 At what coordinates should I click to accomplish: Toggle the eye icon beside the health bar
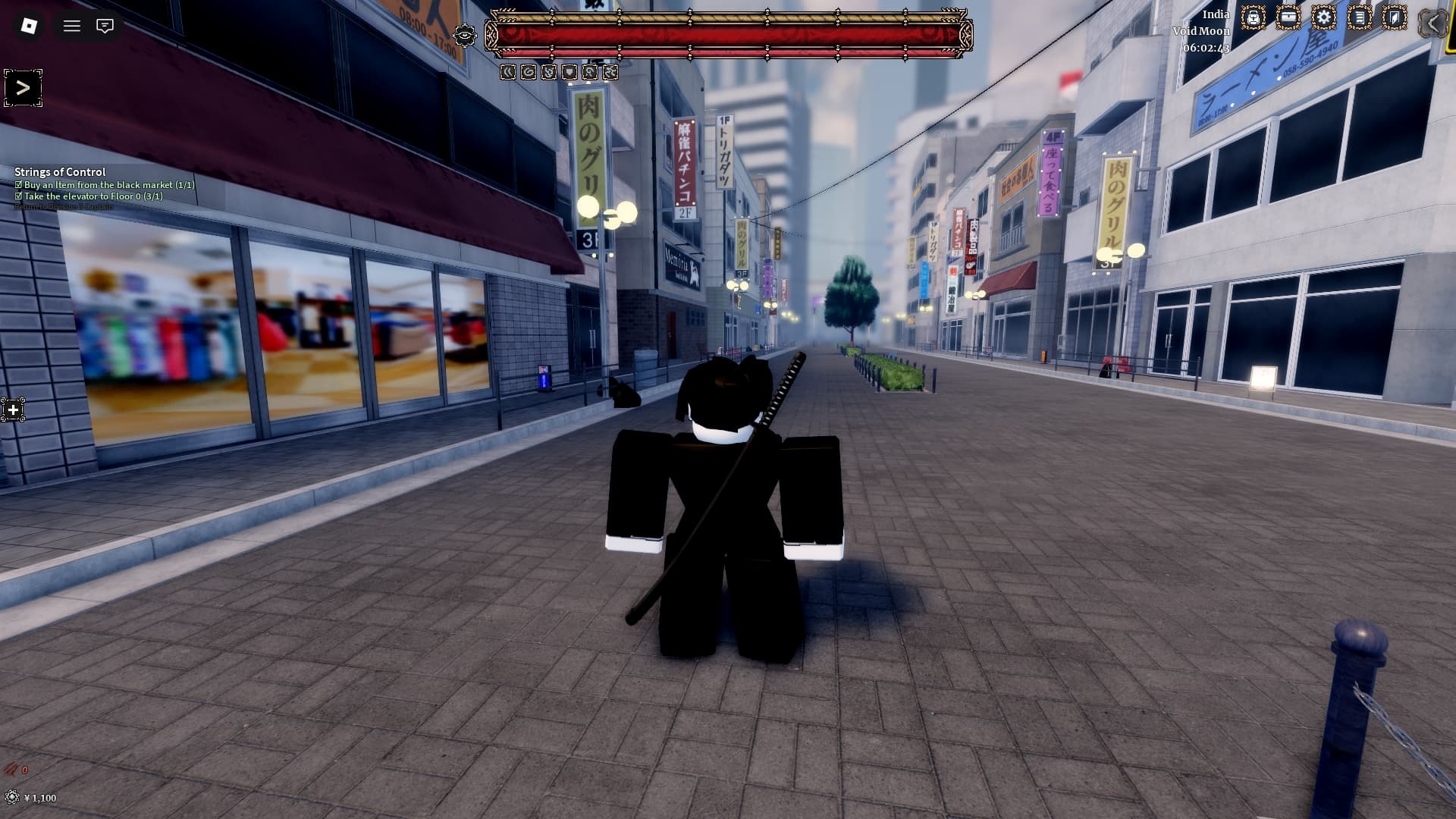(464, 35)
